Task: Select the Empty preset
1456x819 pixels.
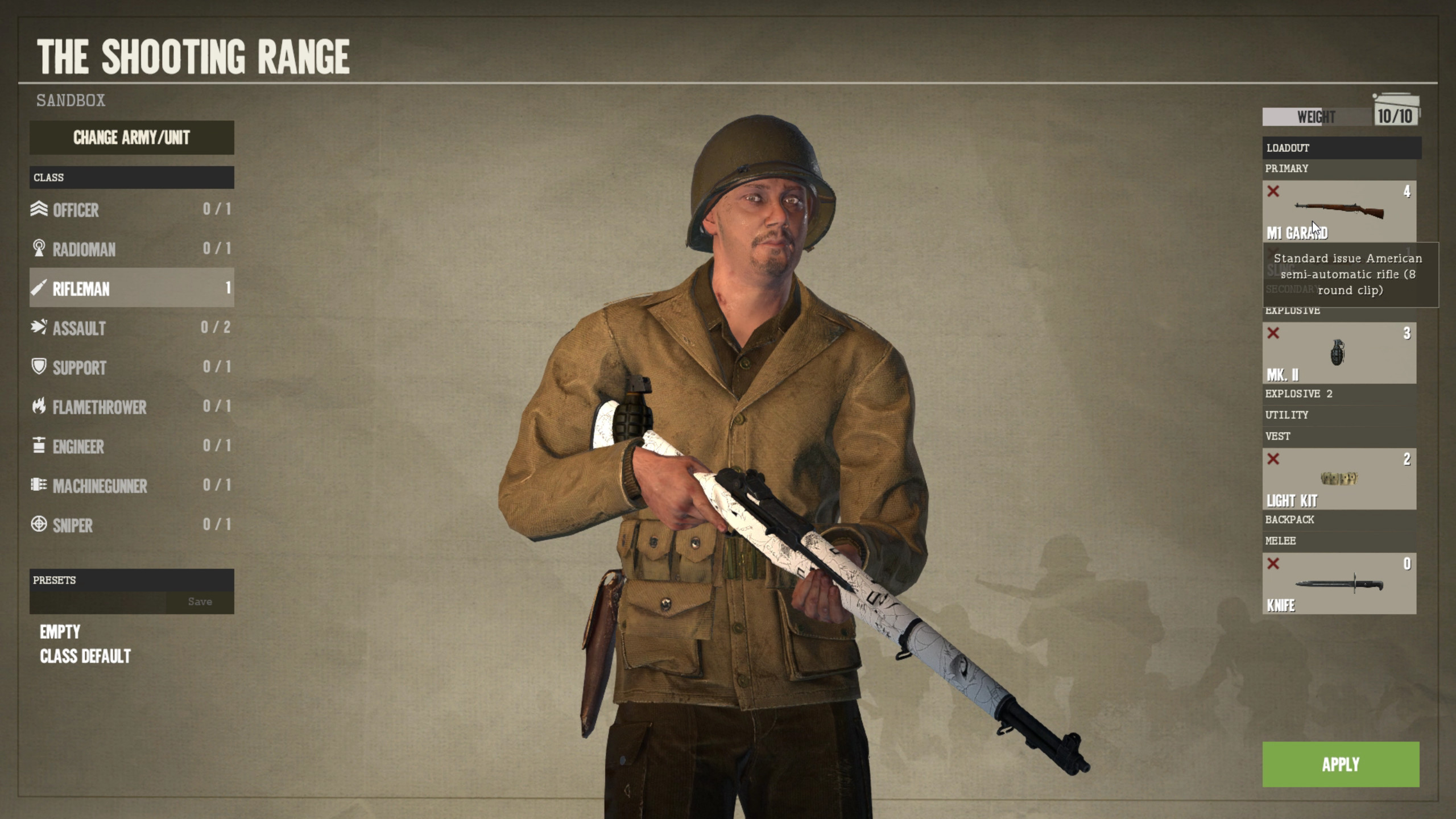Action: coord(60,632)
